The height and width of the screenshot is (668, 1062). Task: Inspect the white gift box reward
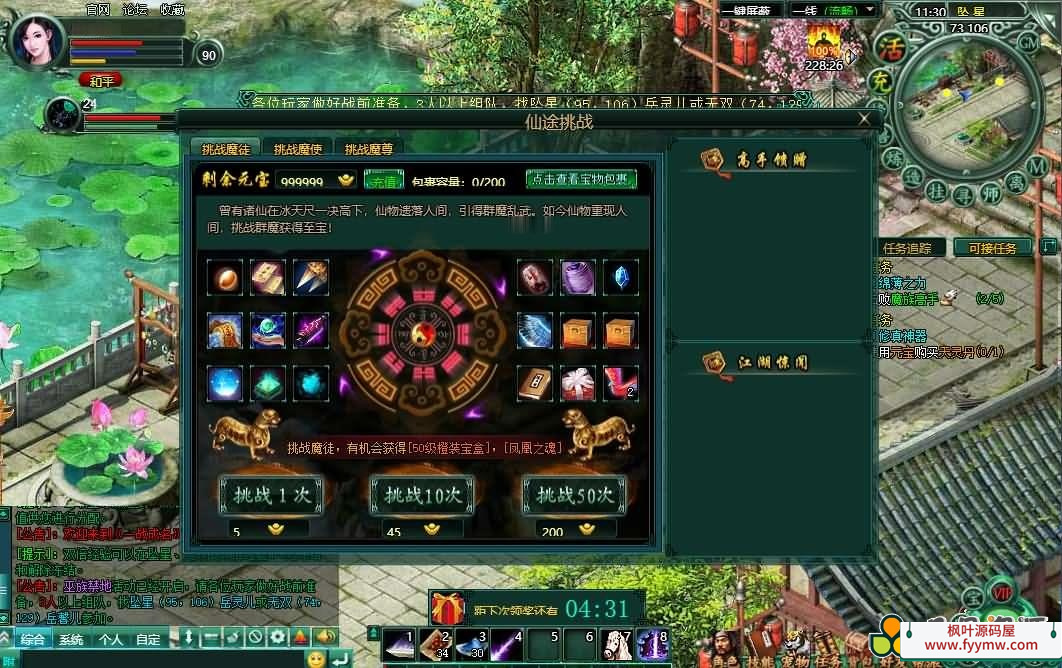tap(578, 383)
